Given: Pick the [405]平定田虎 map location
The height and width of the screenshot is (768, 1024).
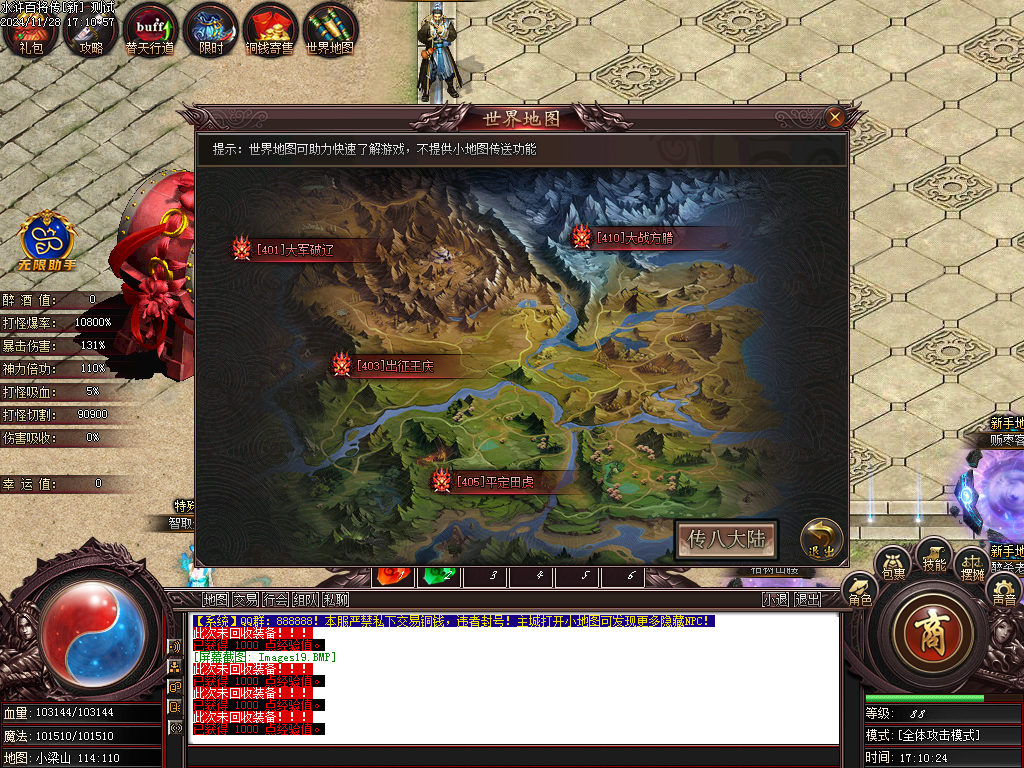Looking at the screenshot, I should (x=494, y=482).
